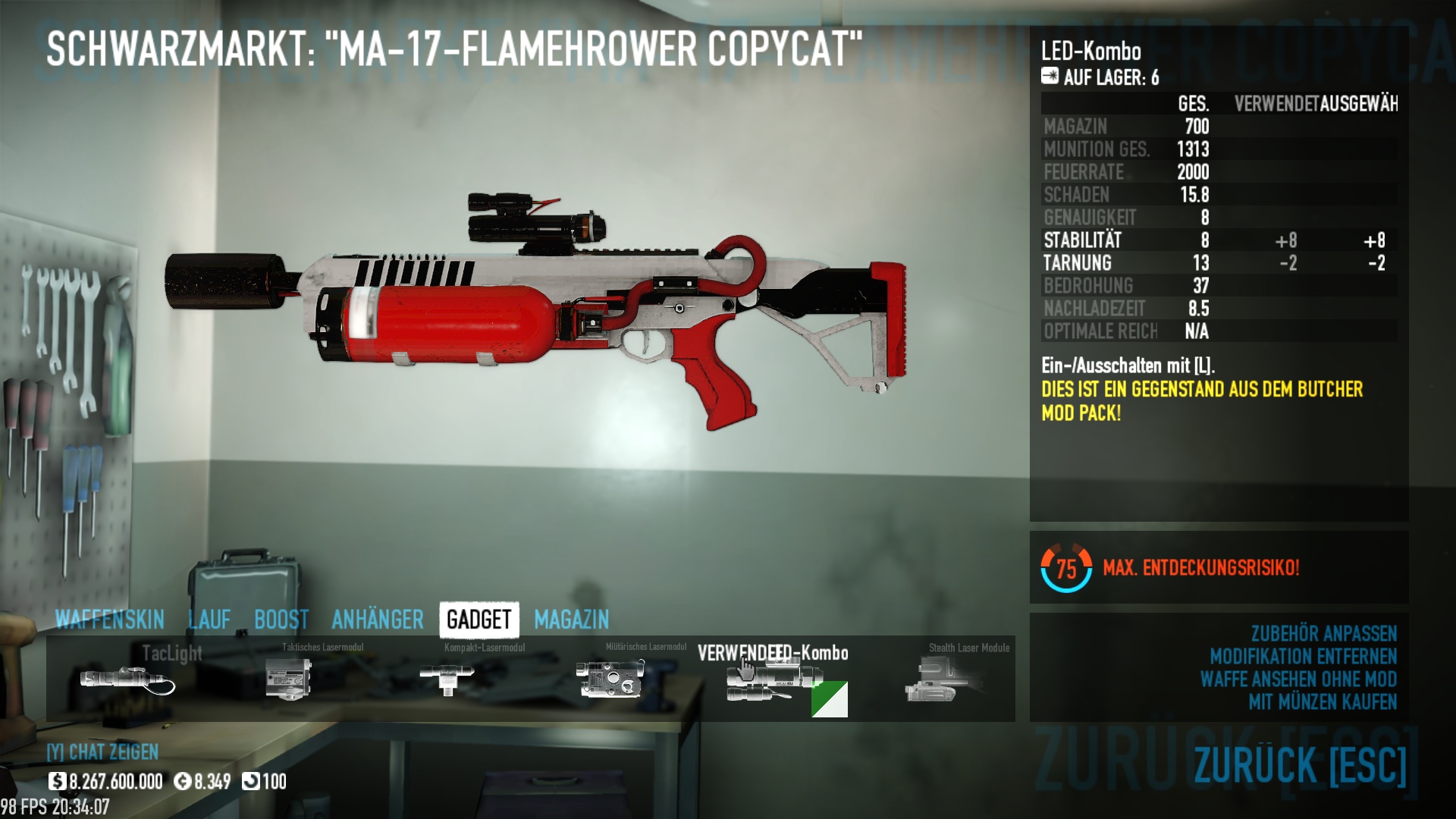
Task: Select Waffe Ansehen Ohne Mod
Action: [x=1298, y=679]
